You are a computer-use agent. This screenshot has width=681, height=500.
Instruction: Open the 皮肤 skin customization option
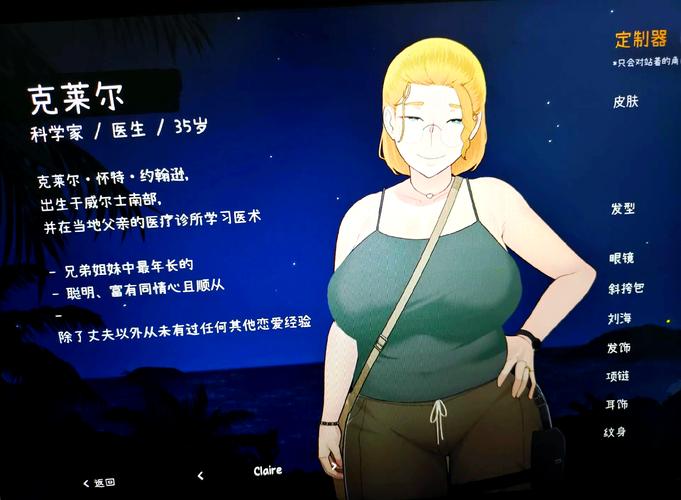pos(625,102)
